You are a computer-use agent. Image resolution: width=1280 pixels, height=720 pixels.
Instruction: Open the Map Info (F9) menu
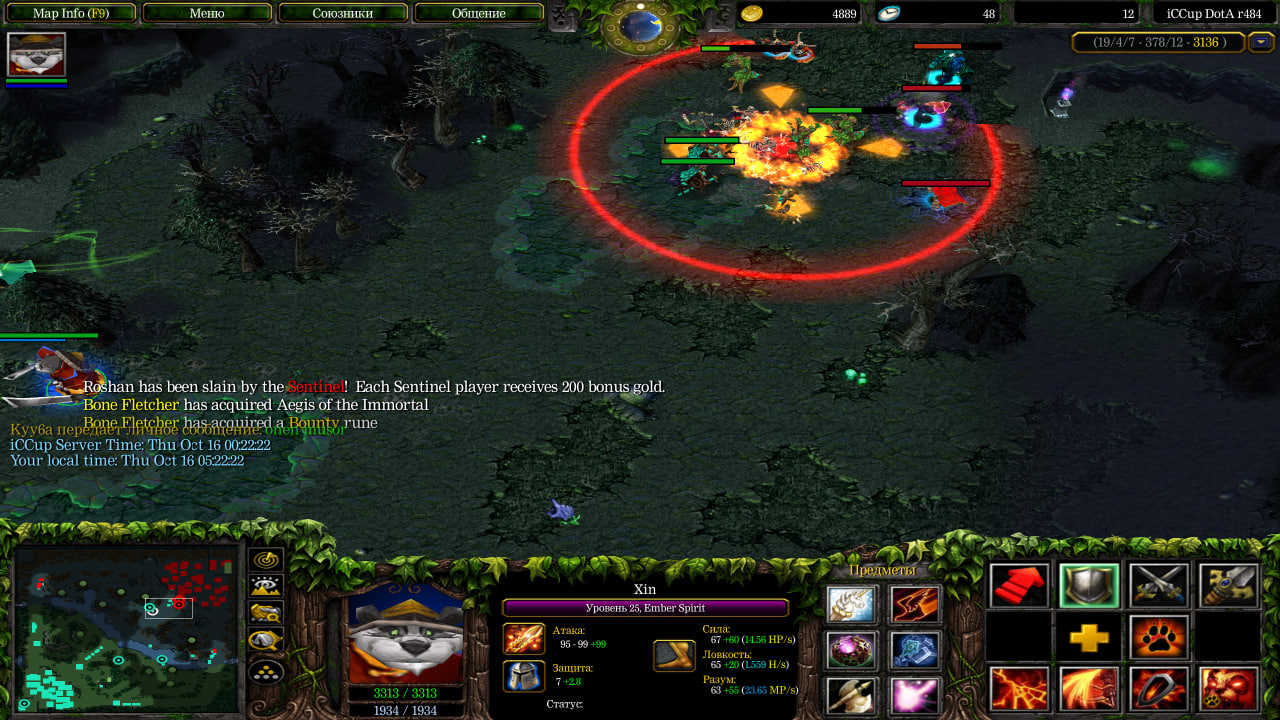point(71,13)
